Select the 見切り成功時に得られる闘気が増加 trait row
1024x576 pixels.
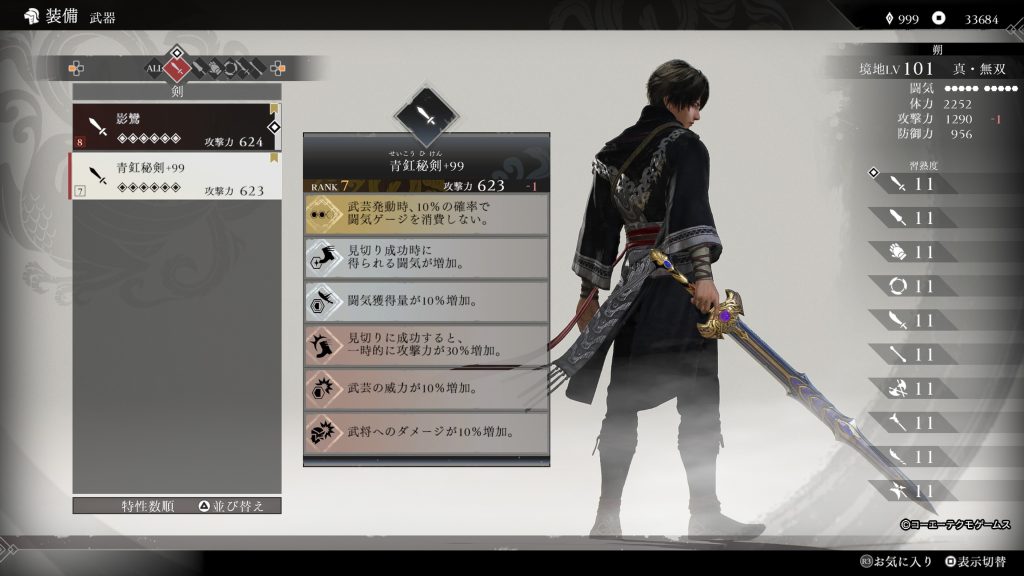pos(426,257)
